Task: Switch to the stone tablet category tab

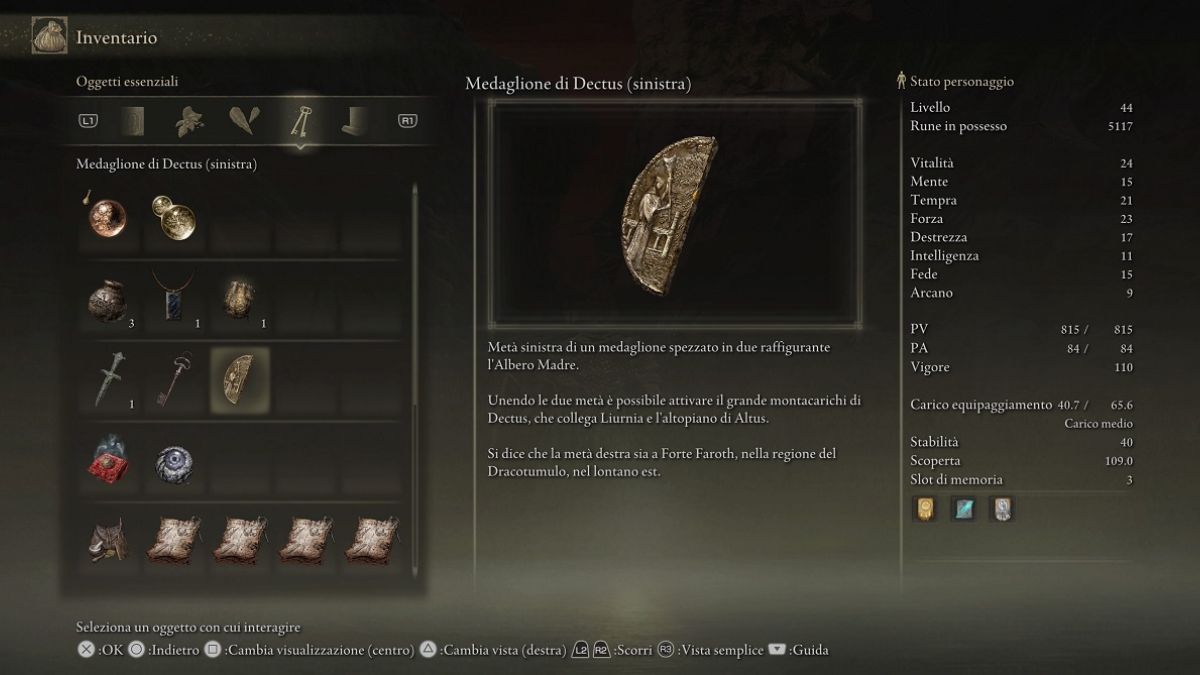Action: point(134,121)
